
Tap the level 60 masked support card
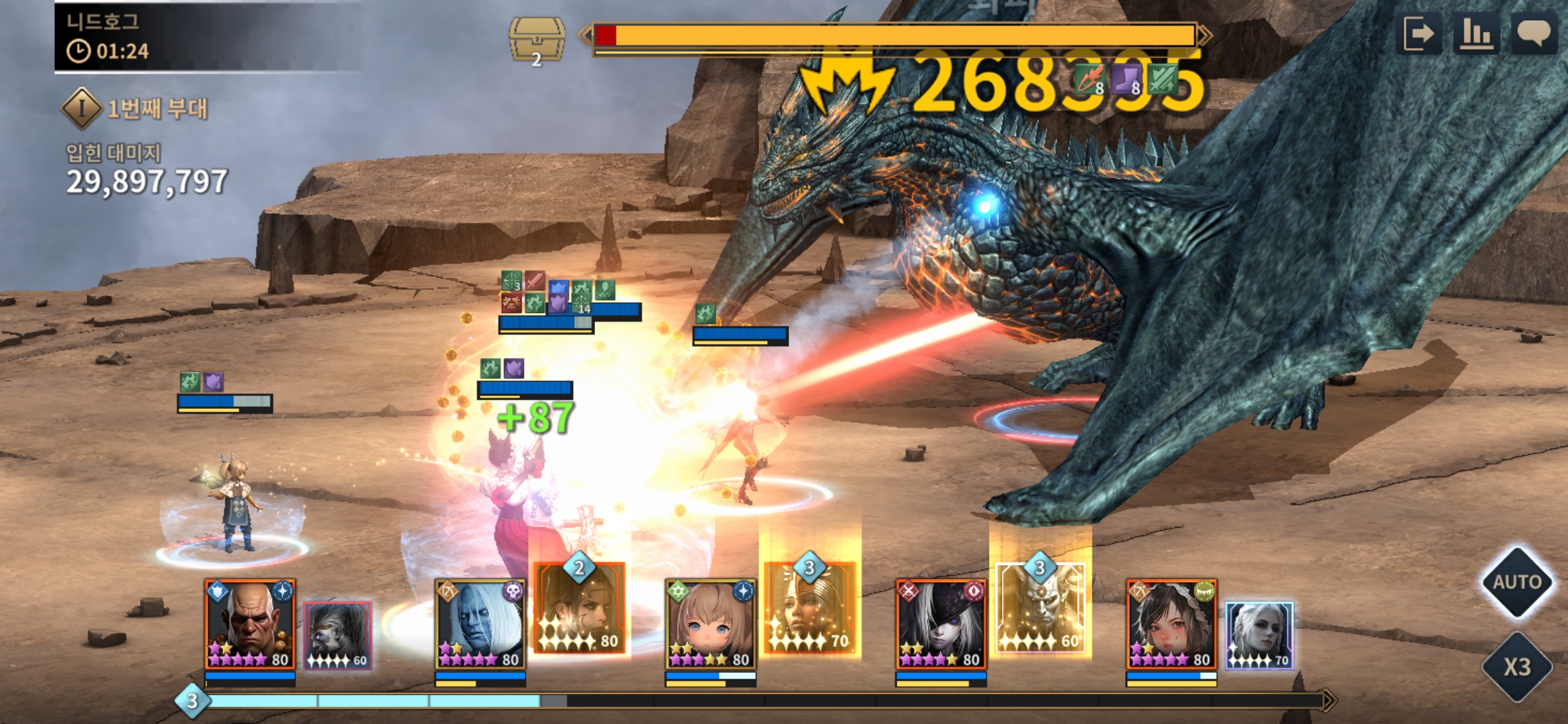coord(338,636)
